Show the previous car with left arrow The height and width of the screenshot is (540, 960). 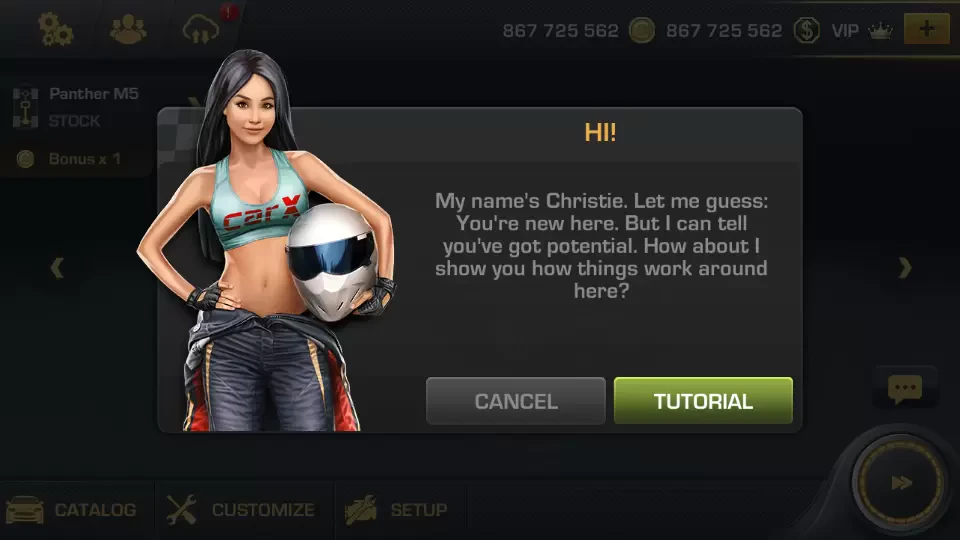pos(57,268)
